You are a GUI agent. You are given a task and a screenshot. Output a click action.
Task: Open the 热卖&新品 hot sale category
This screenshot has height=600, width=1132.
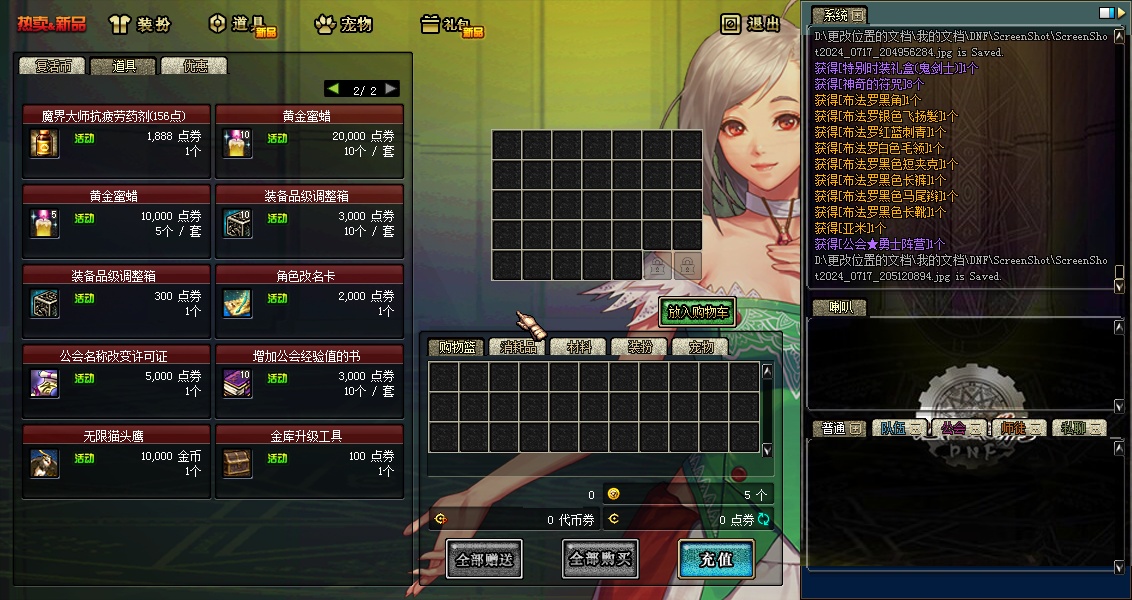point(51,24)
